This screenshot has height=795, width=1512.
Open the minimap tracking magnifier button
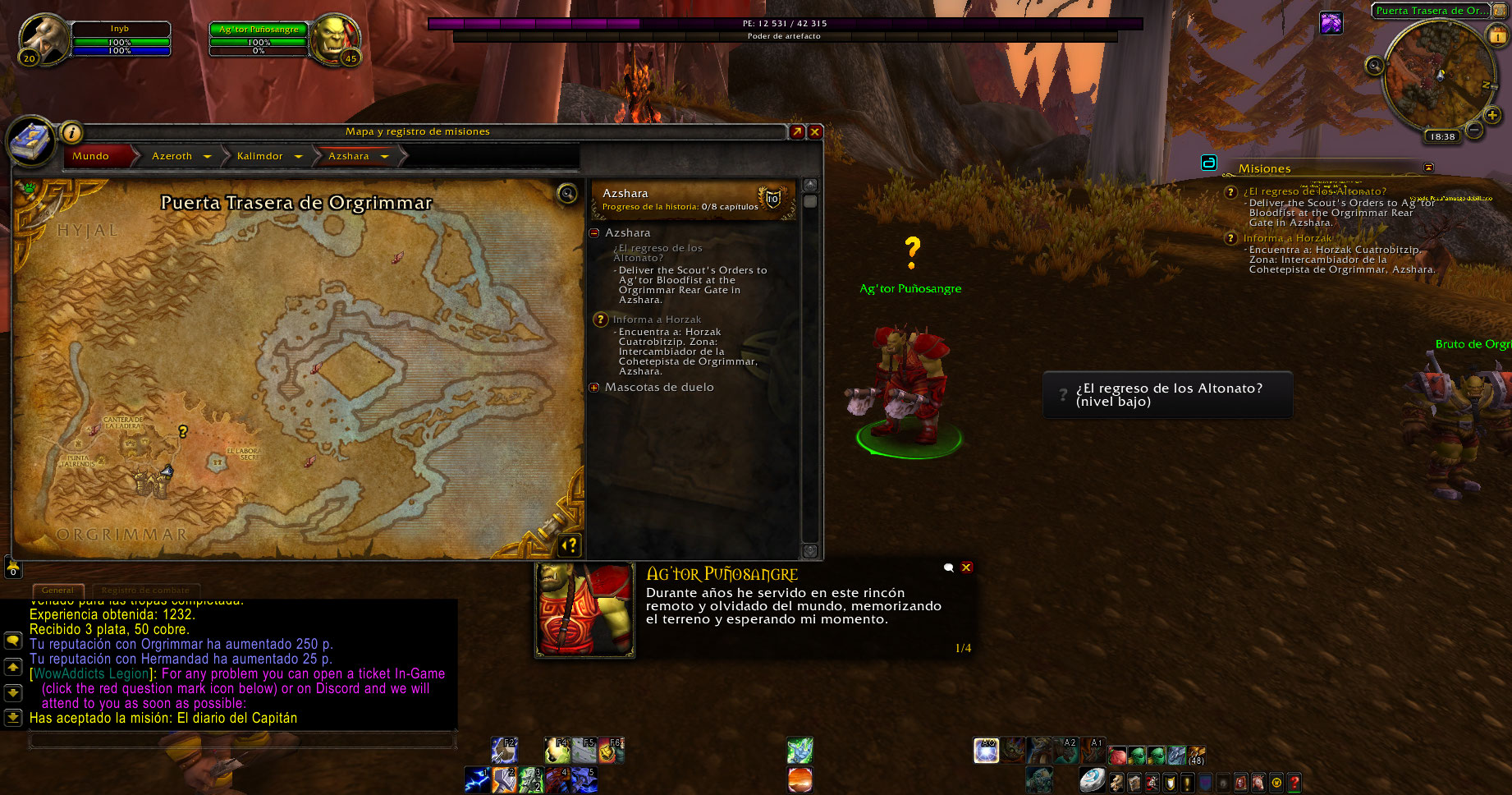(1375, 66)
